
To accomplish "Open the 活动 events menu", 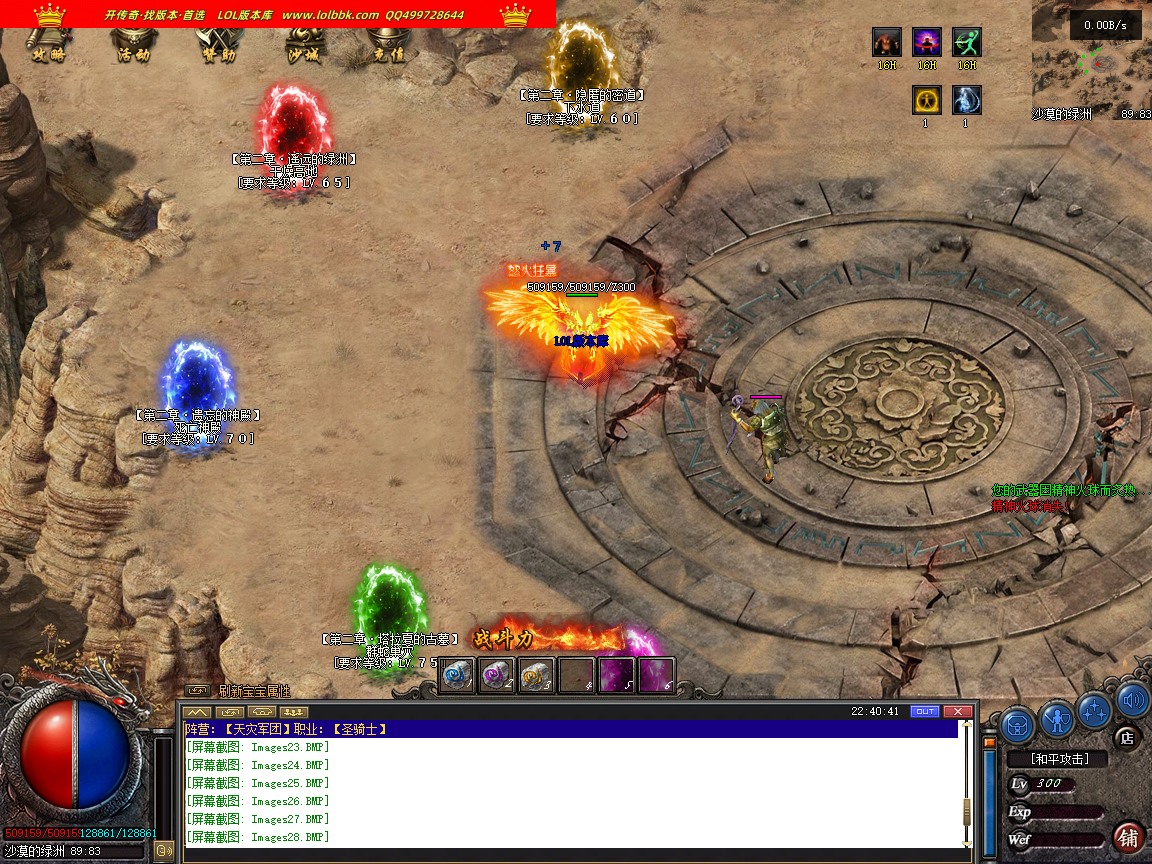I will [x=133, y=47].
